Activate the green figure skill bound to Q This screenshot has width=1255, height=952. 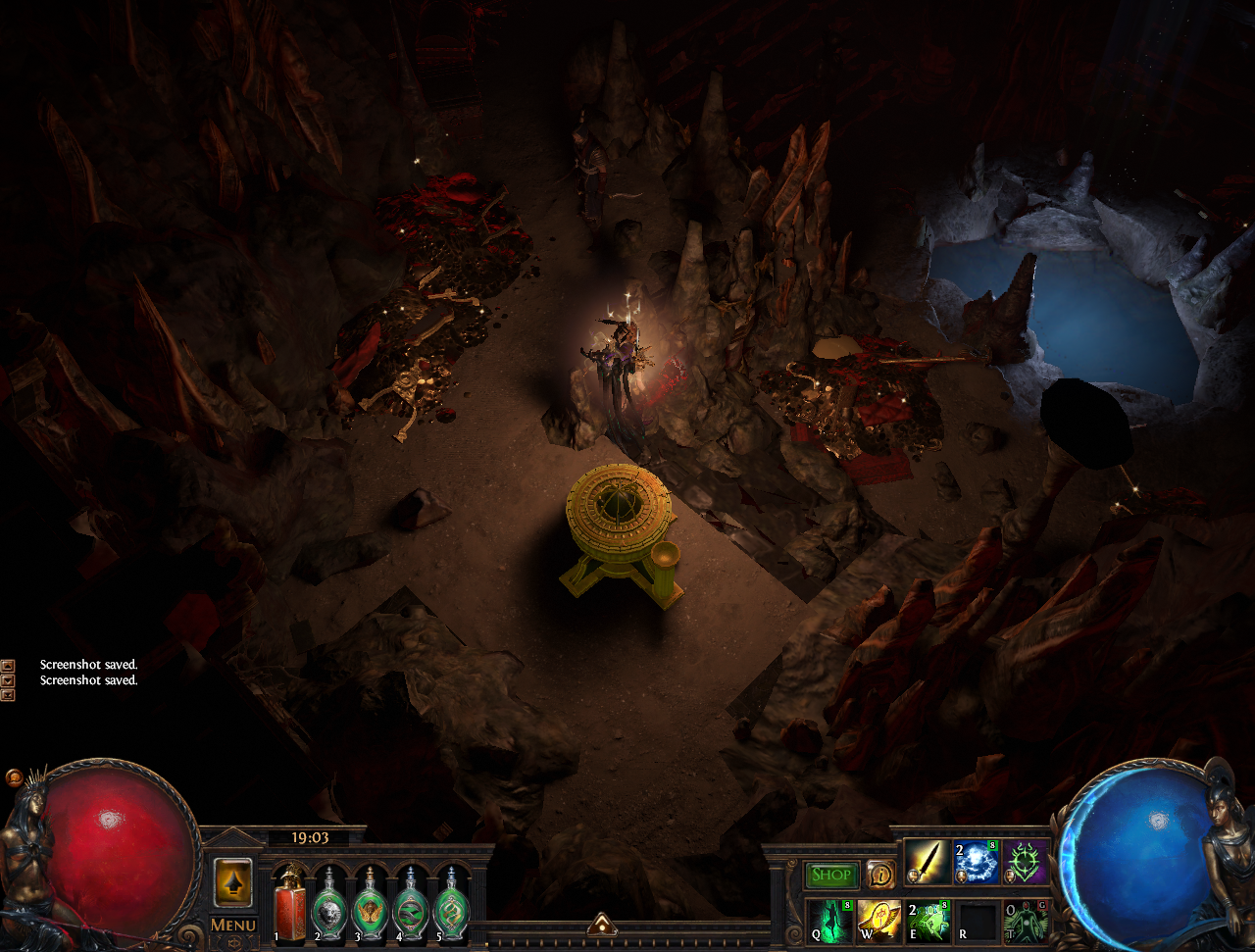click(x=828, y=921)
